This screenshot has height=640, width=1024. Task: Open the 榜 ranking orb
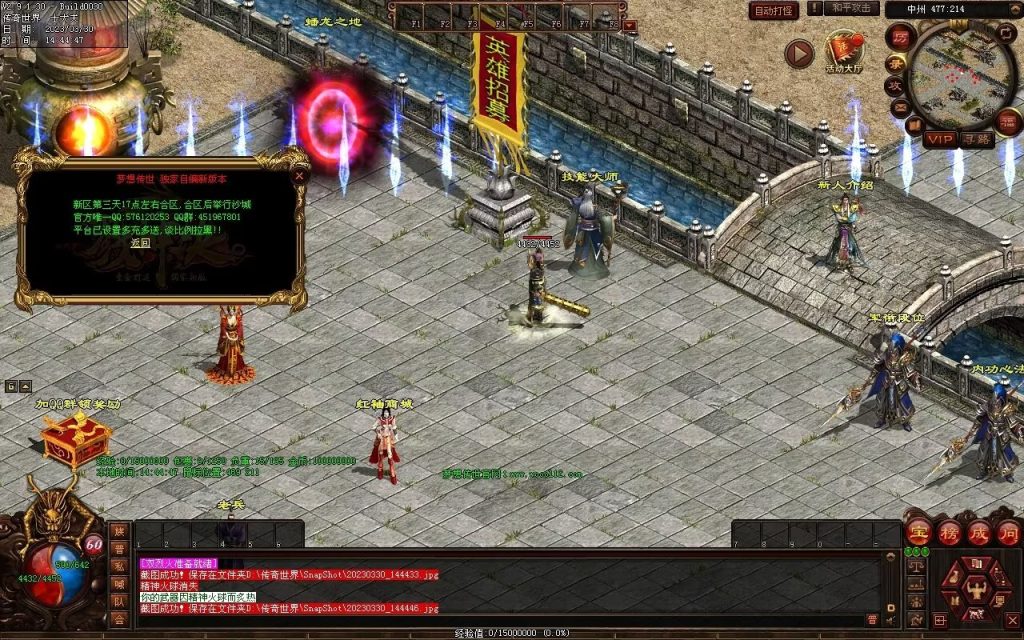pyautogui.click(x=949, y=533)
